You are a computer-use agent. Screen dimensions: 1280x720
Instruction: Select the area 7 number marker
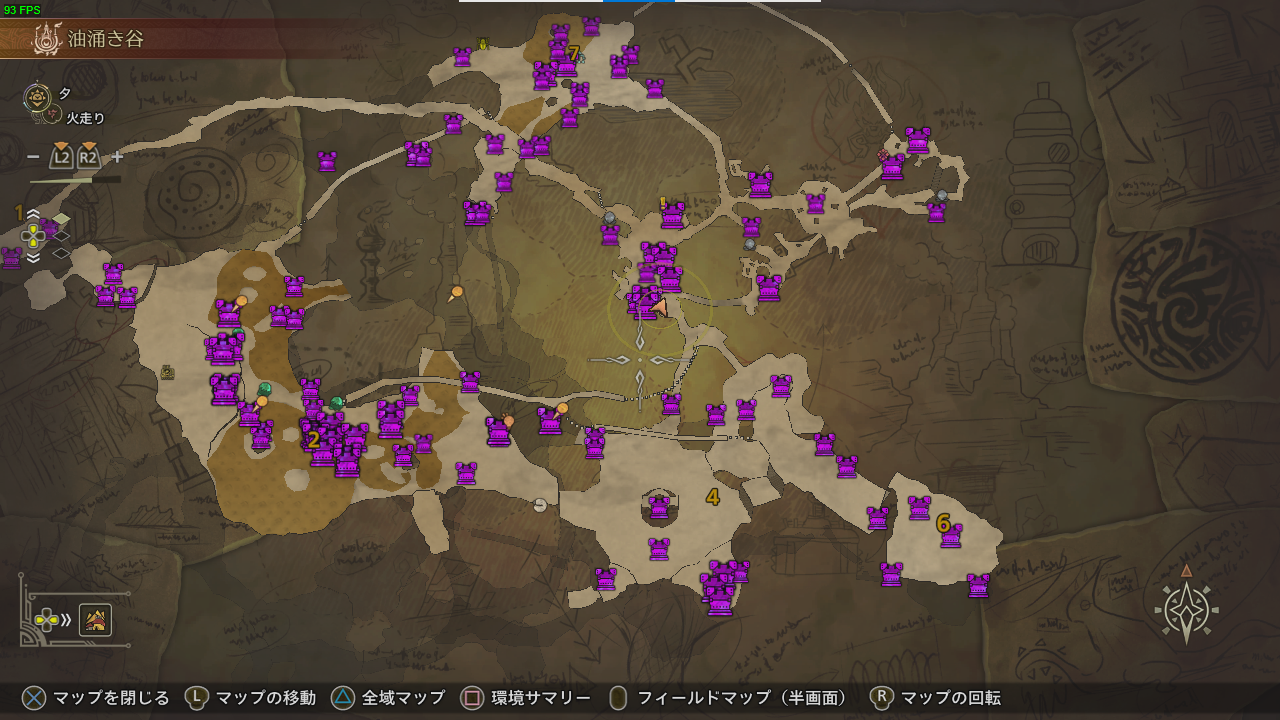tap(573, 53)
